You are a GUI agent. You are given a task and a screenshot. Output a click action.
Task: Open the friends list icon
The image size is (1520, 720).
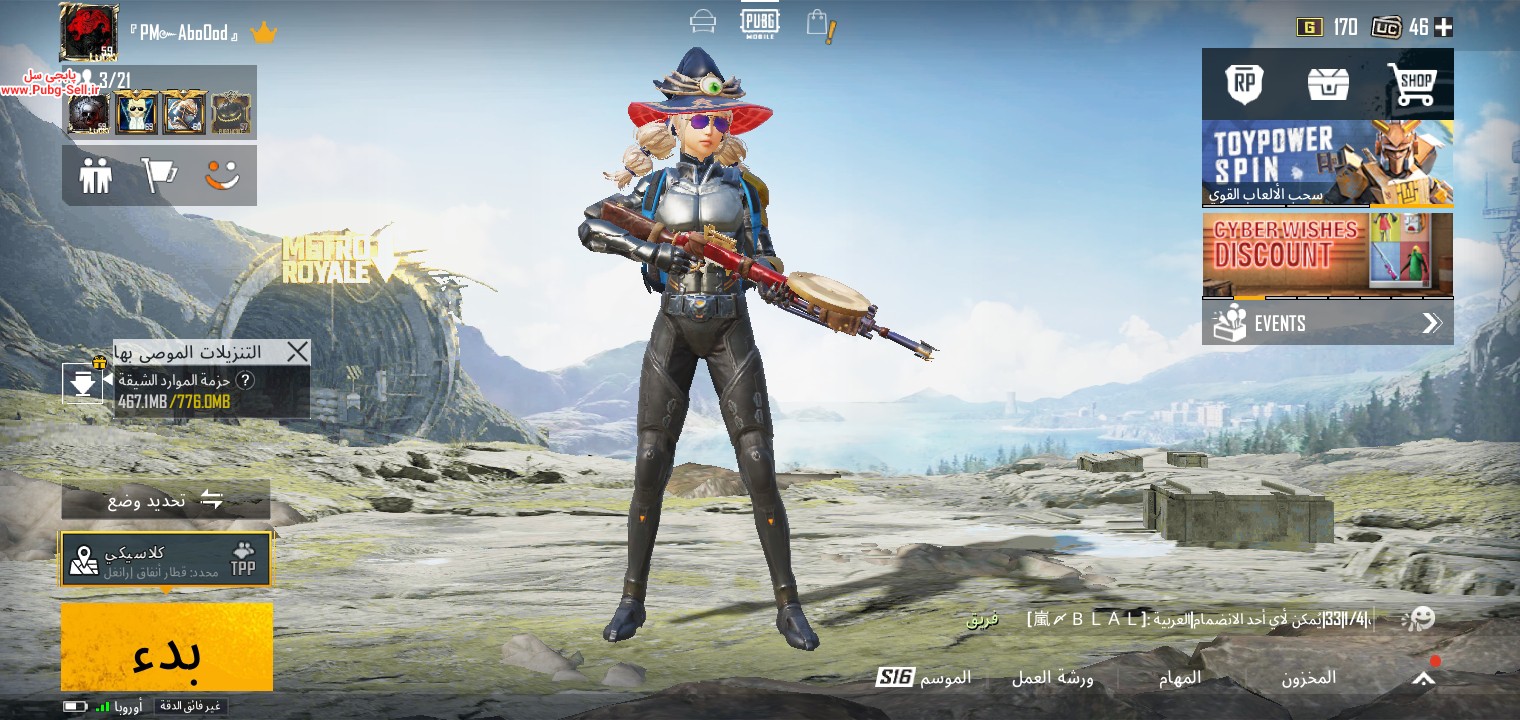(x=96, y=176)
